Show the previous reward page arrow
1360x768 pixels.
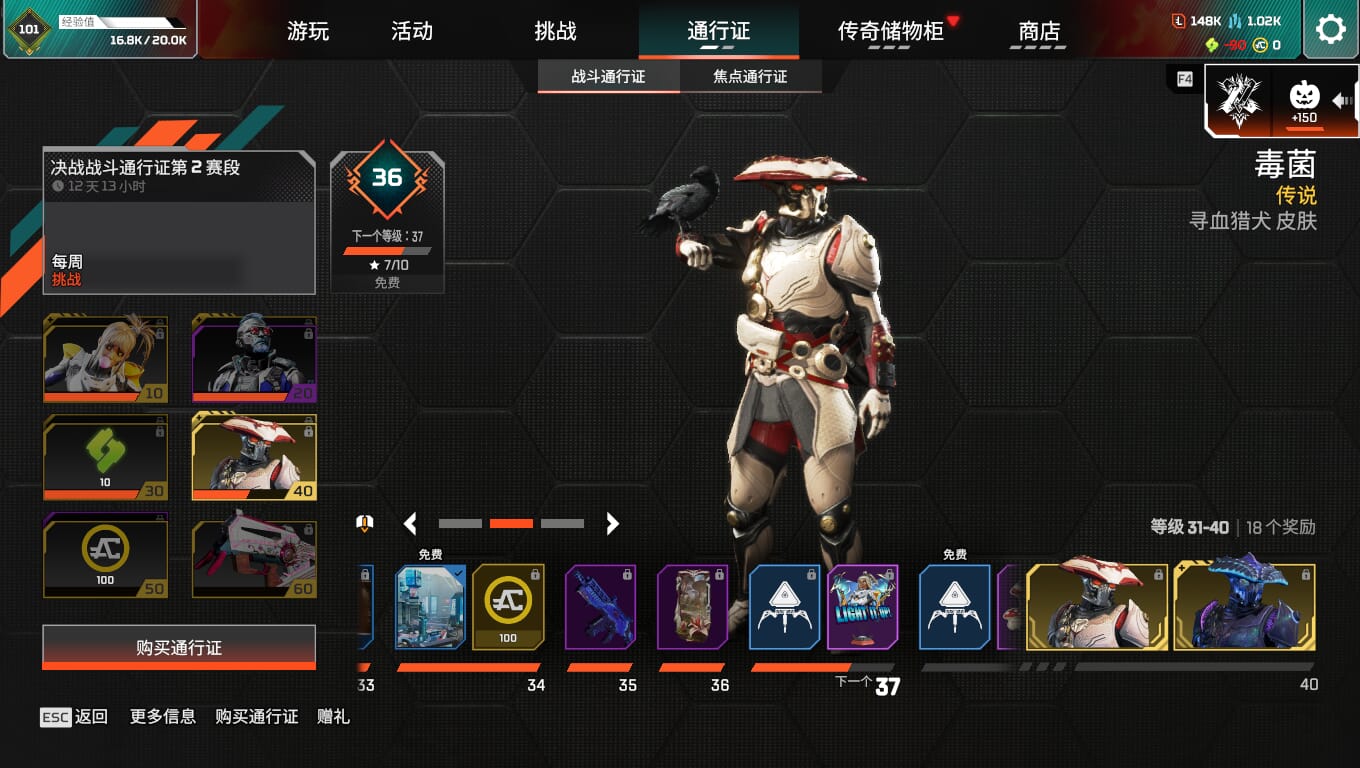pos(410,523)
